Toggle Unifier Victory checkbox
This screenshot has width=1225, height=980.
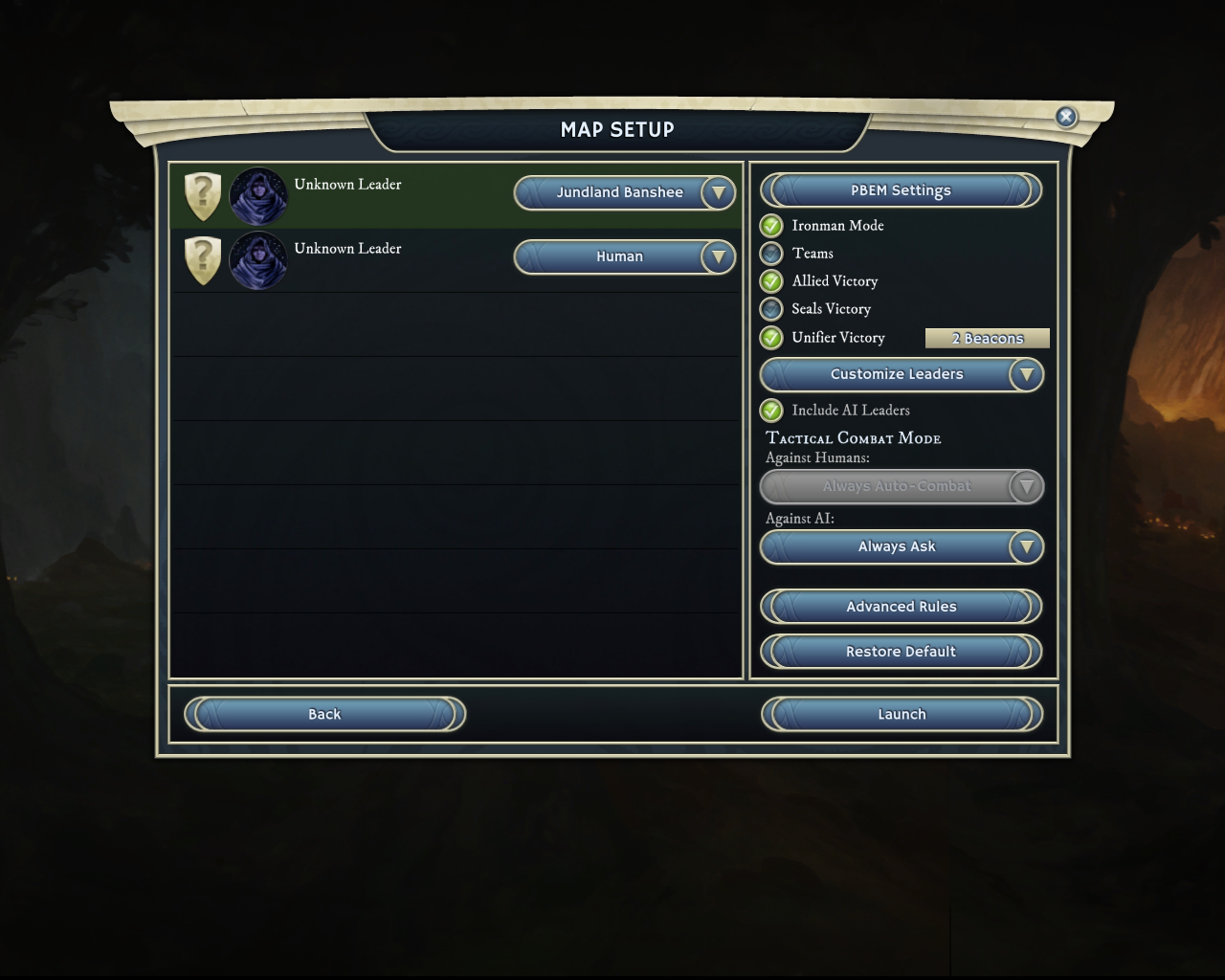tap(771, 338)
